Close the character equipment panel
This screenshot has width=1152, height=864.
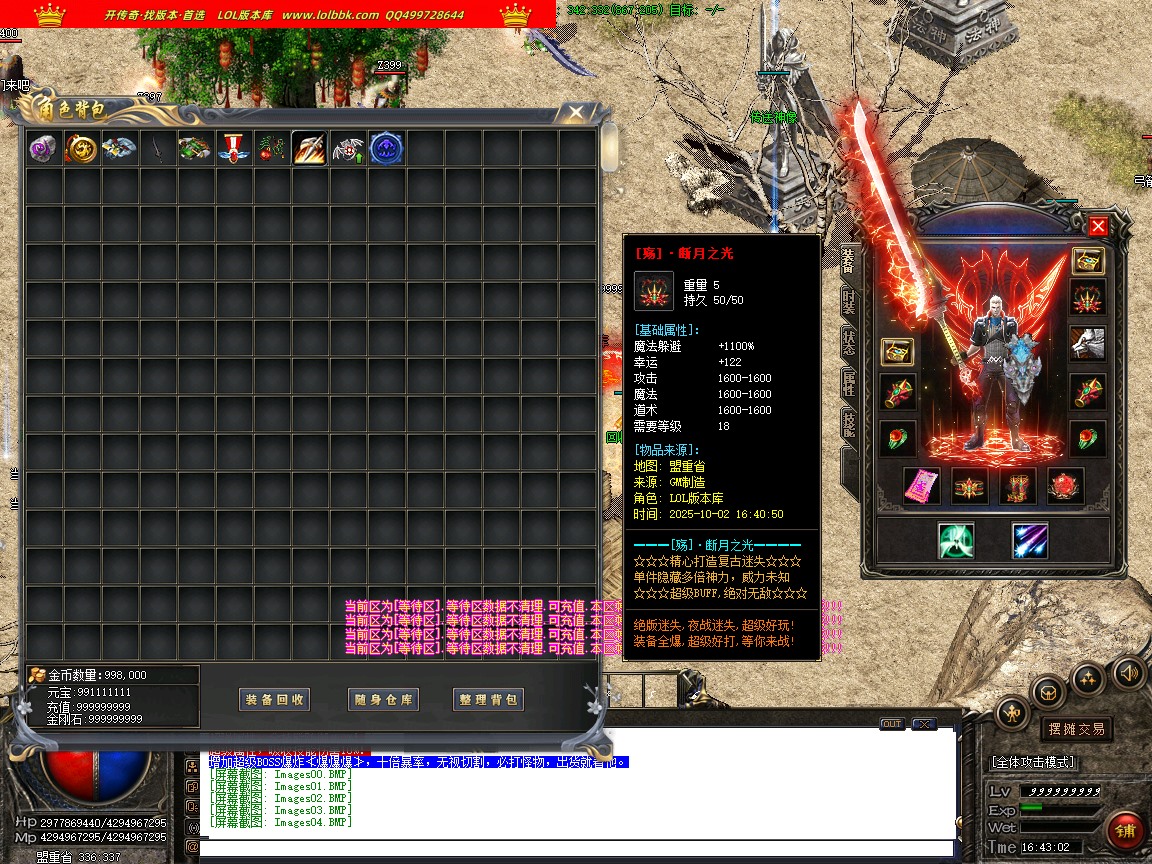(1098, 226)
